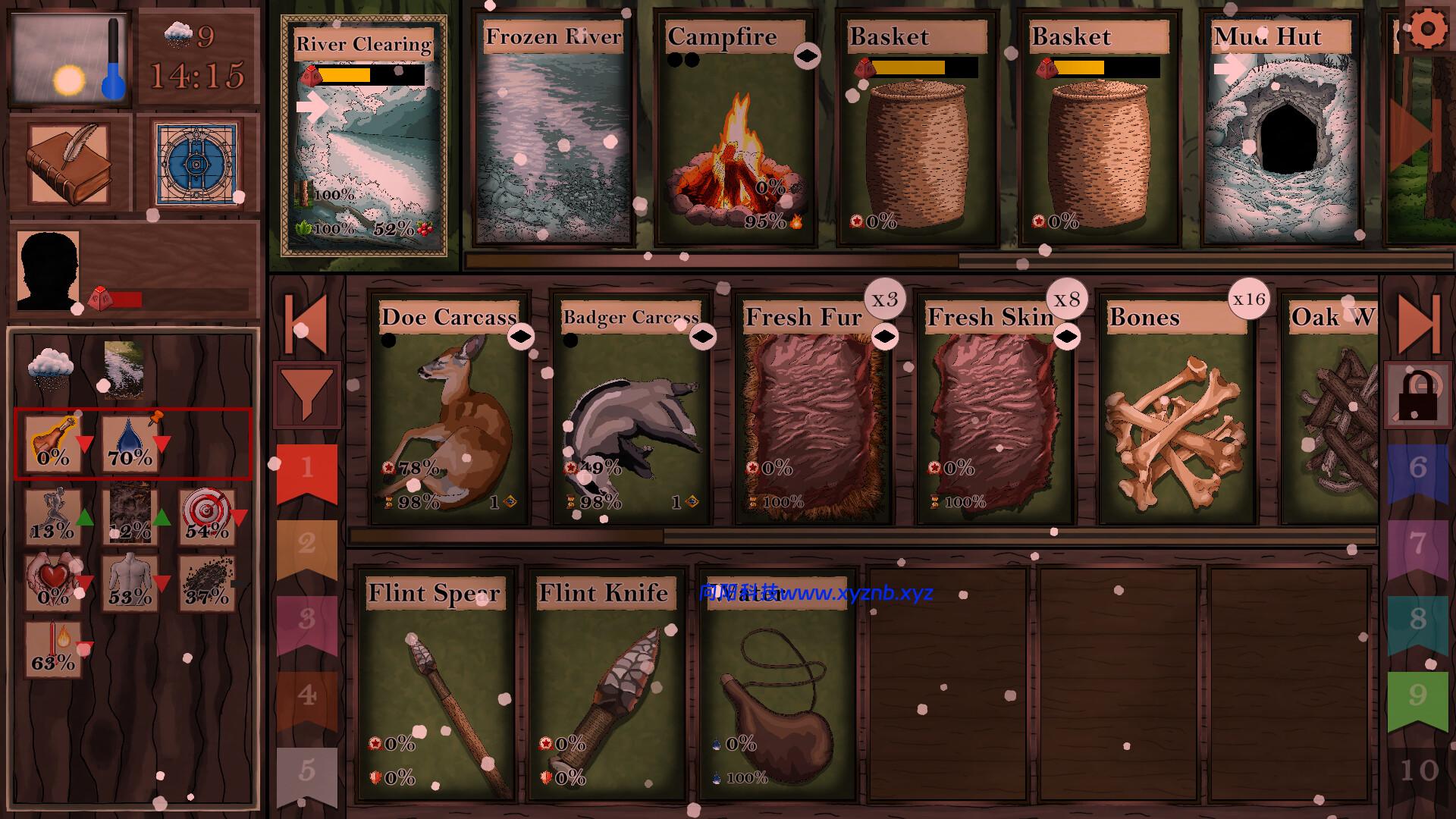Open the crafting compass panel

click(196, 162)
